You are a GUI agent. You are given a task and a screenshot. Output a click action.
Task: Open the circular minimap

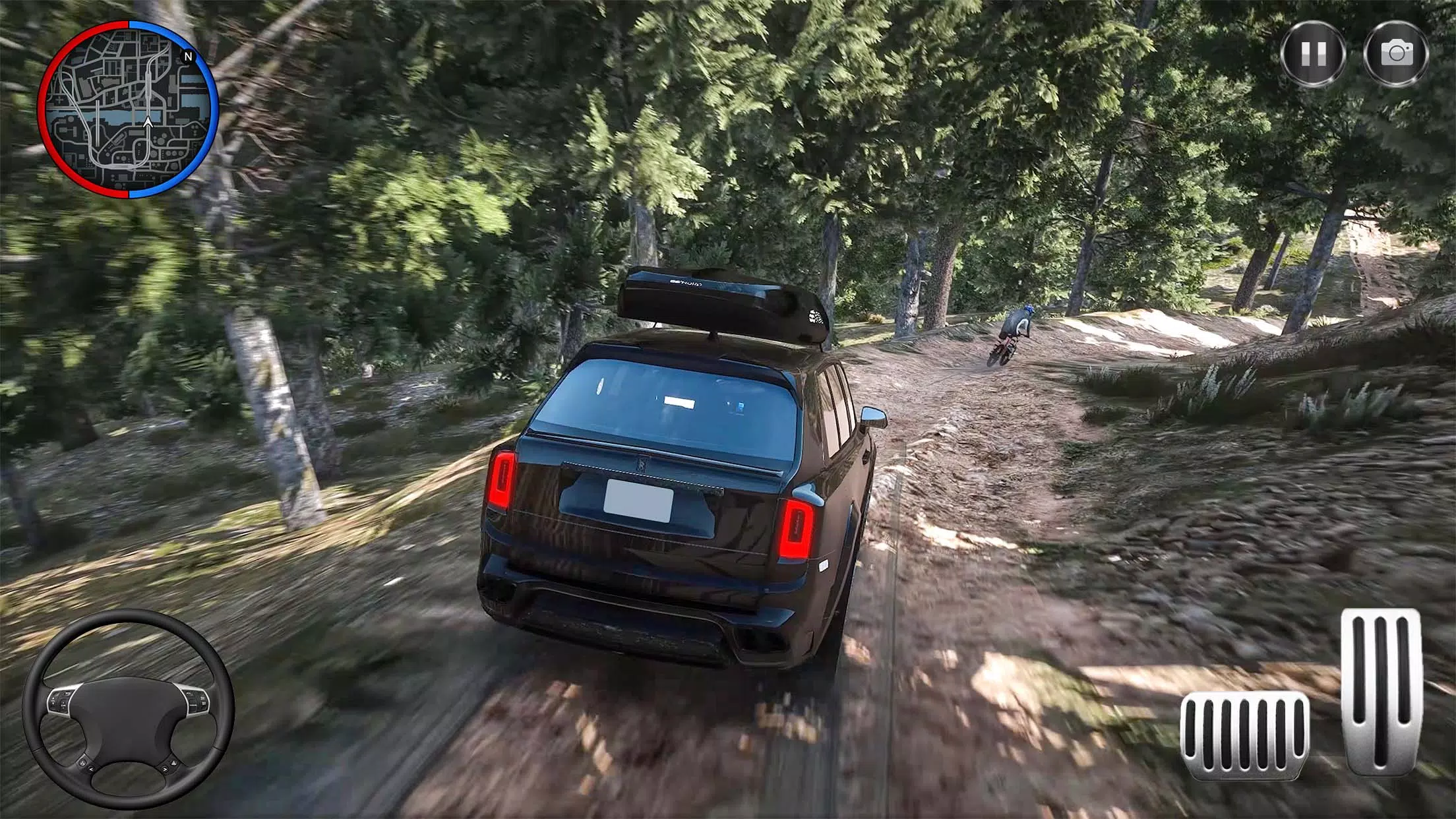[x=128, y=109]
